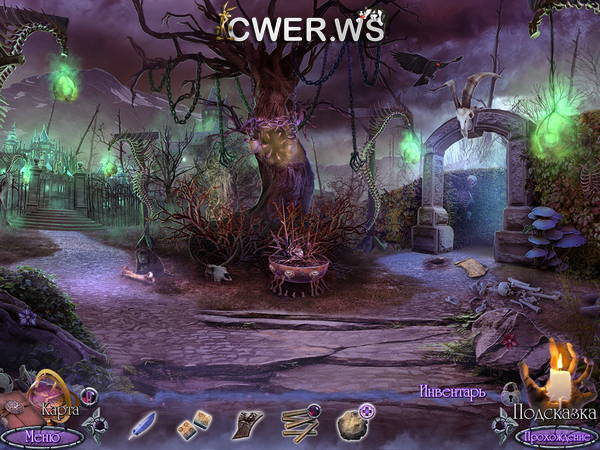Pick the dark glove inventory item
This screenshot has width=600, height=450.
click(x=246, y=424)
